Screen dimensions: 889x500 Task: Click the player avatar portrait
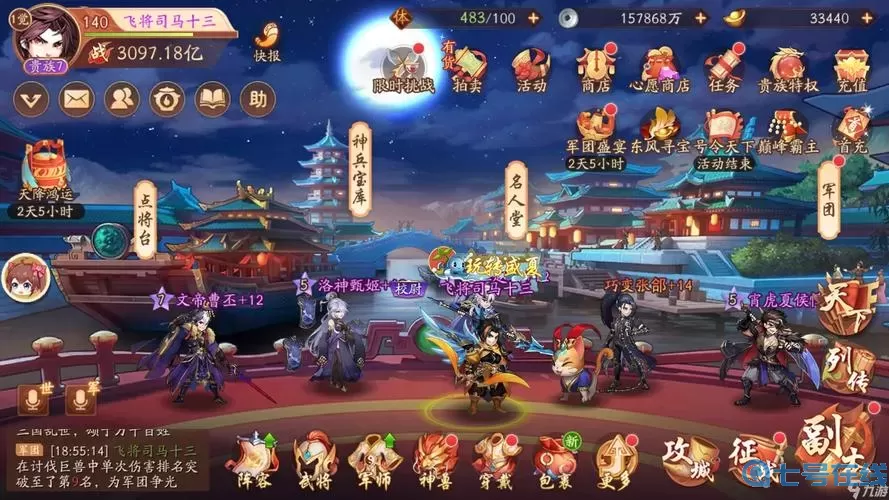tap(49, 38)
